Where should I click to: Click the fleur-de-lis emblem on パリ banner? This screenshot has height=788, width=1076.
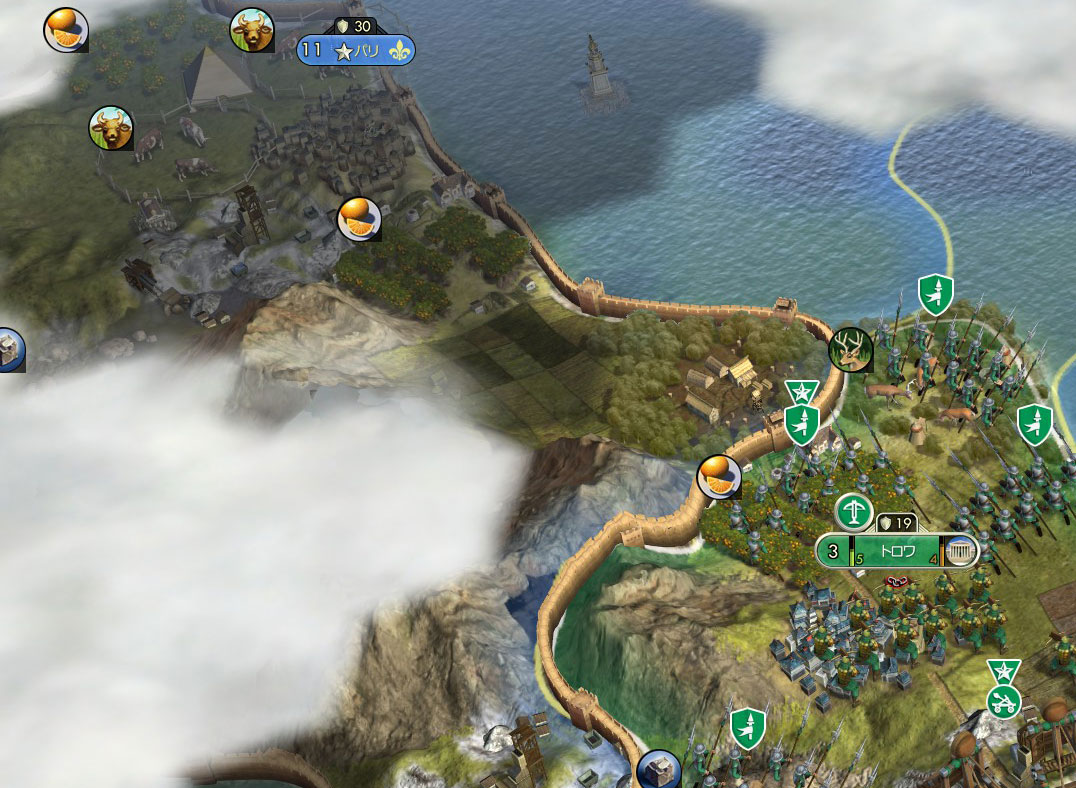click(400, 51)
